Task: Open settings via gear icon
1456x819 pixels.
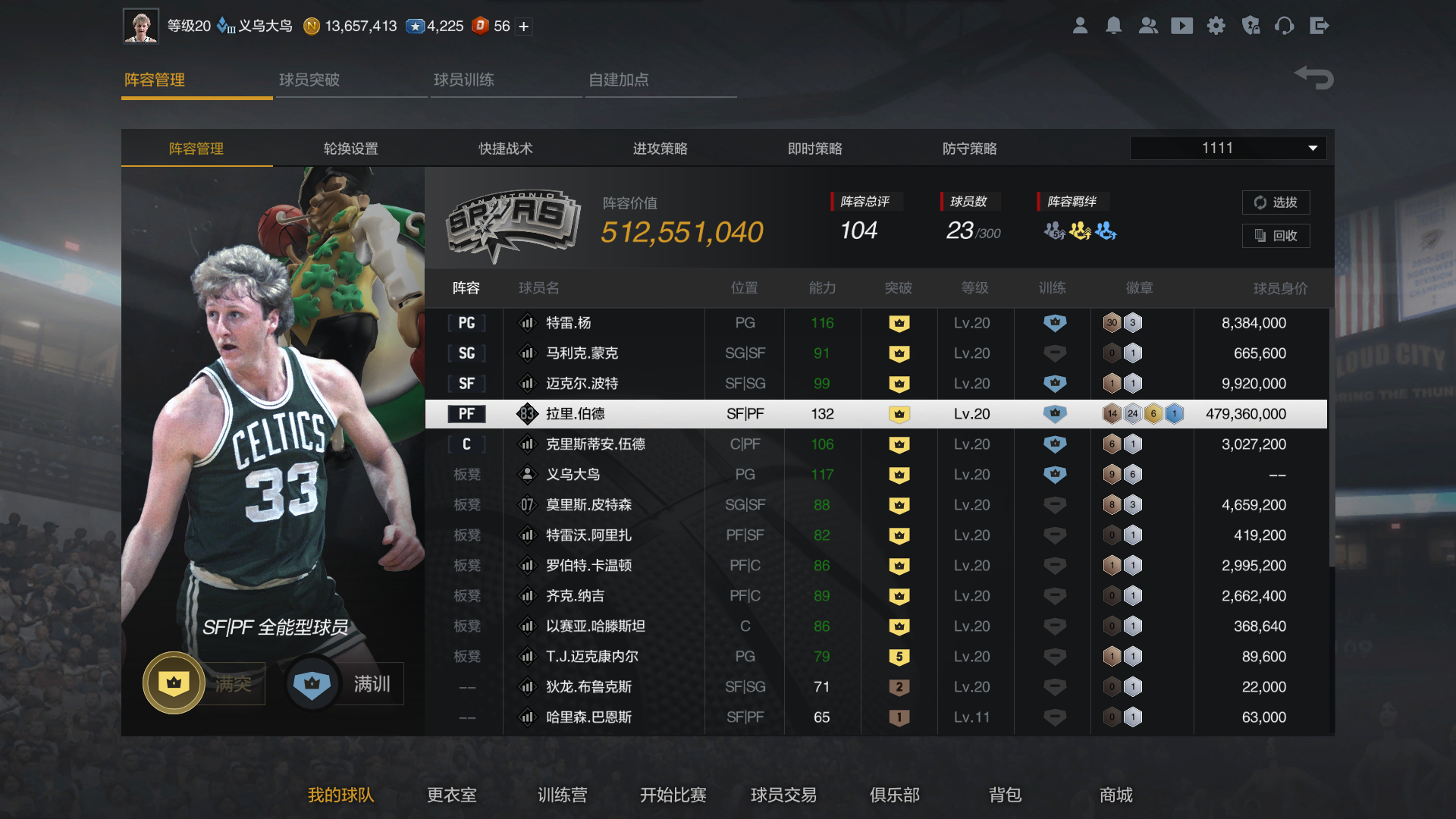Action: click(x=1216, y=25)
